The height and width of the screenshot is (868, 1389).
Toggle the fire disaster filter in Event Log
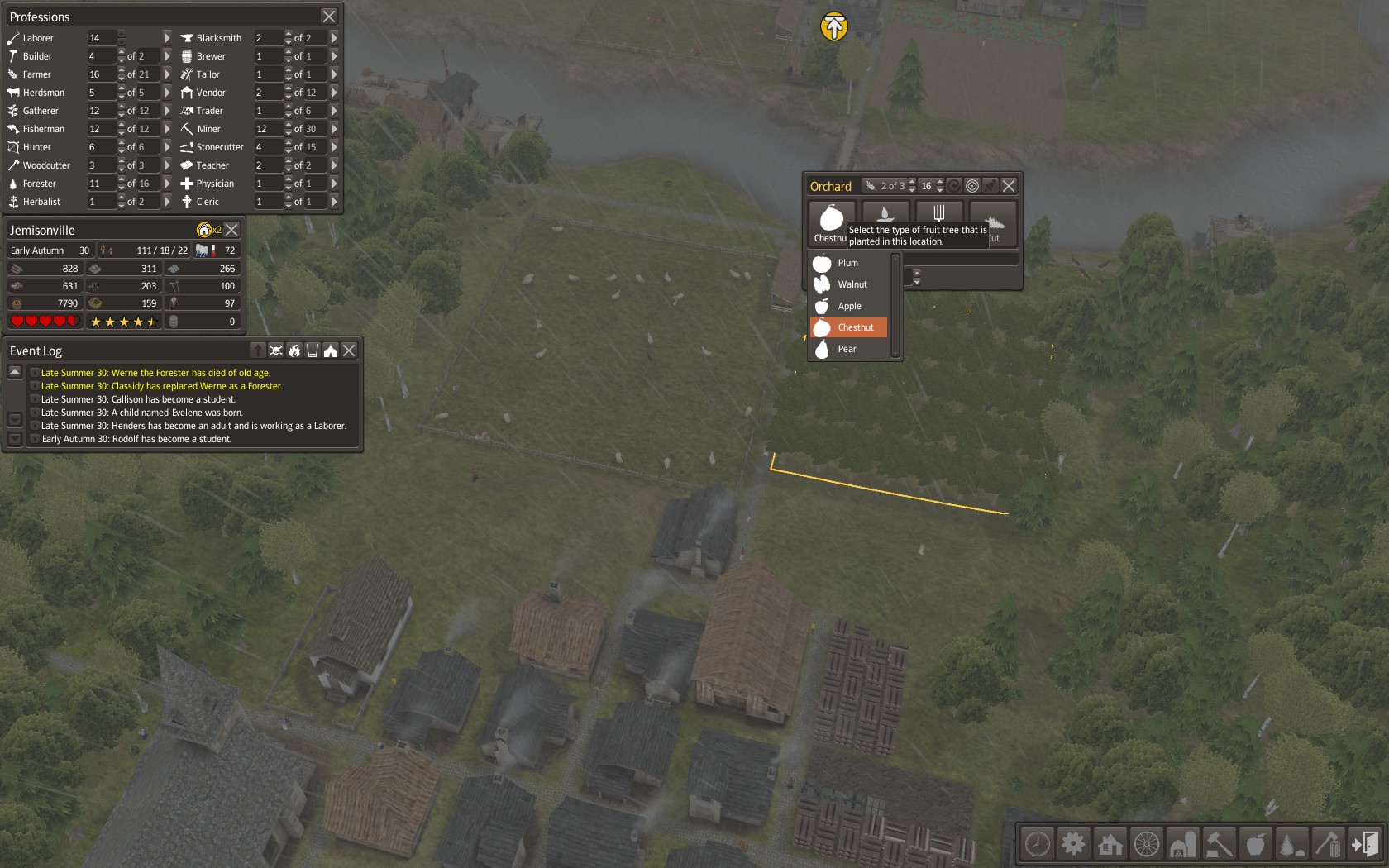[x=294, y=351]
